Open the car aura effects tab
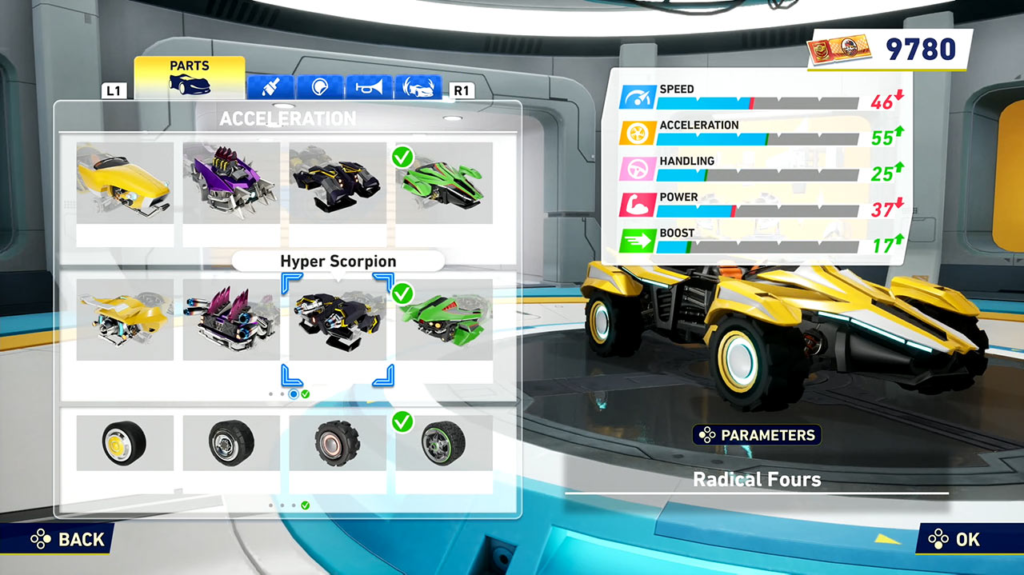The height and width of the screenshot is (575, 1024). point(418,87)
